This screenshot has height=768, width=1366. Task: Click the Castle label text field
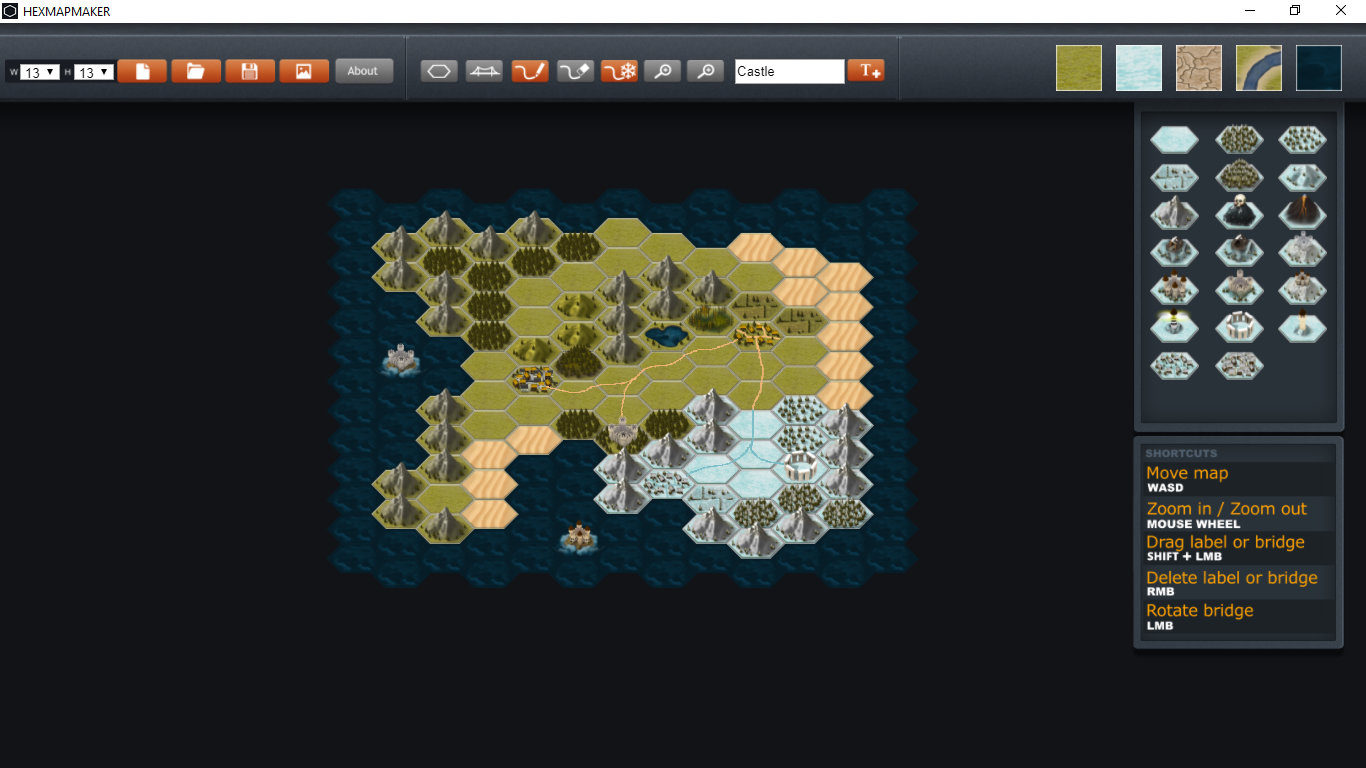tap(789, 71)
